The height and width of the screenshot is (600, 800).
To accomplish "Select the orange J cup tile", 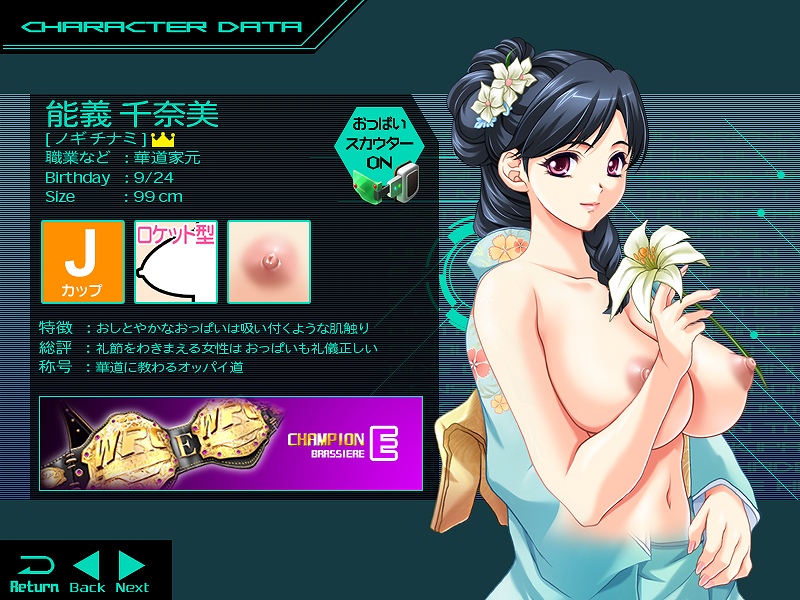I will coord(82,262).
